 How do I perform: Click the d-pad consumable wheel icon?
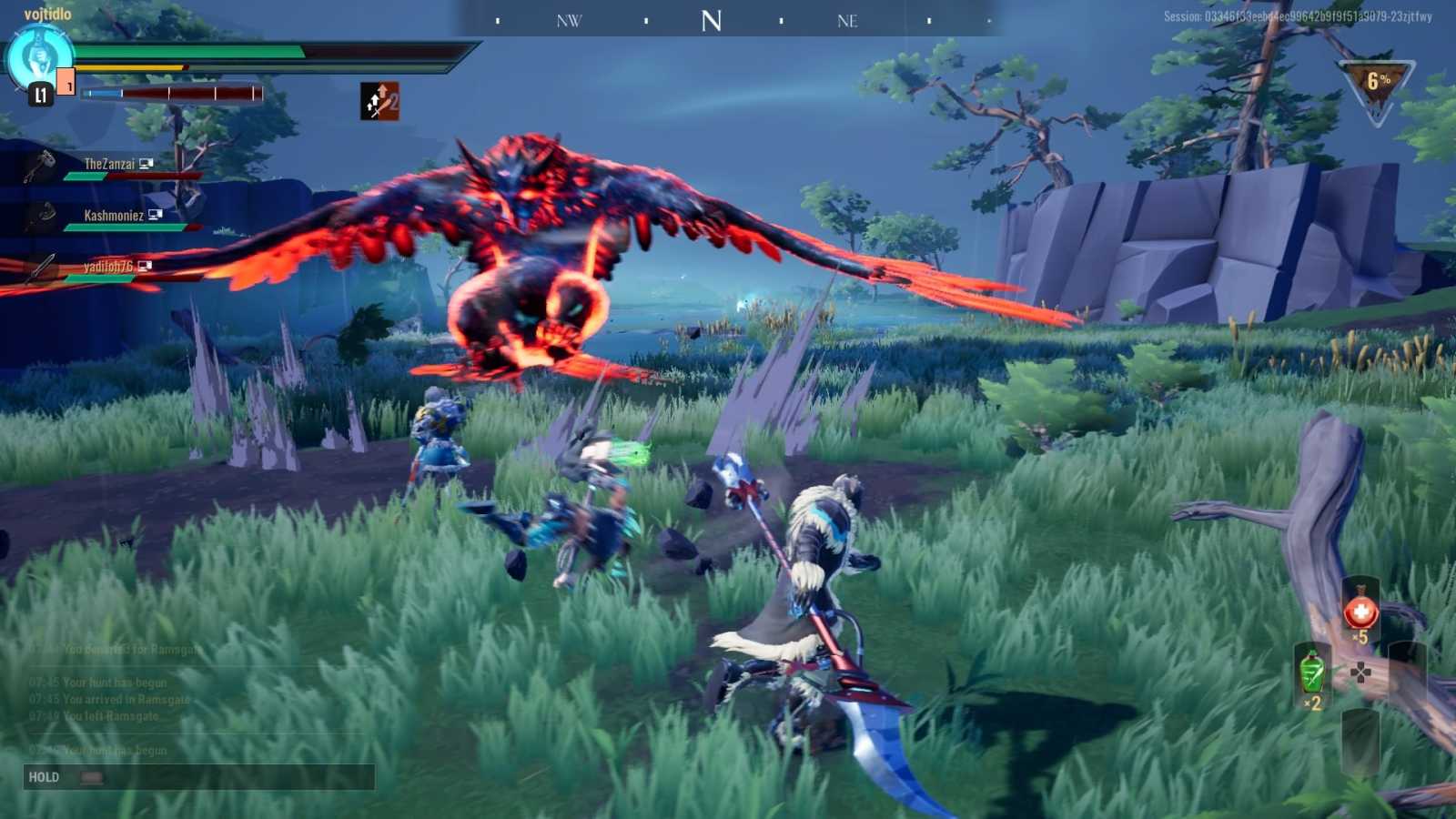click(x=1361, y=672)
